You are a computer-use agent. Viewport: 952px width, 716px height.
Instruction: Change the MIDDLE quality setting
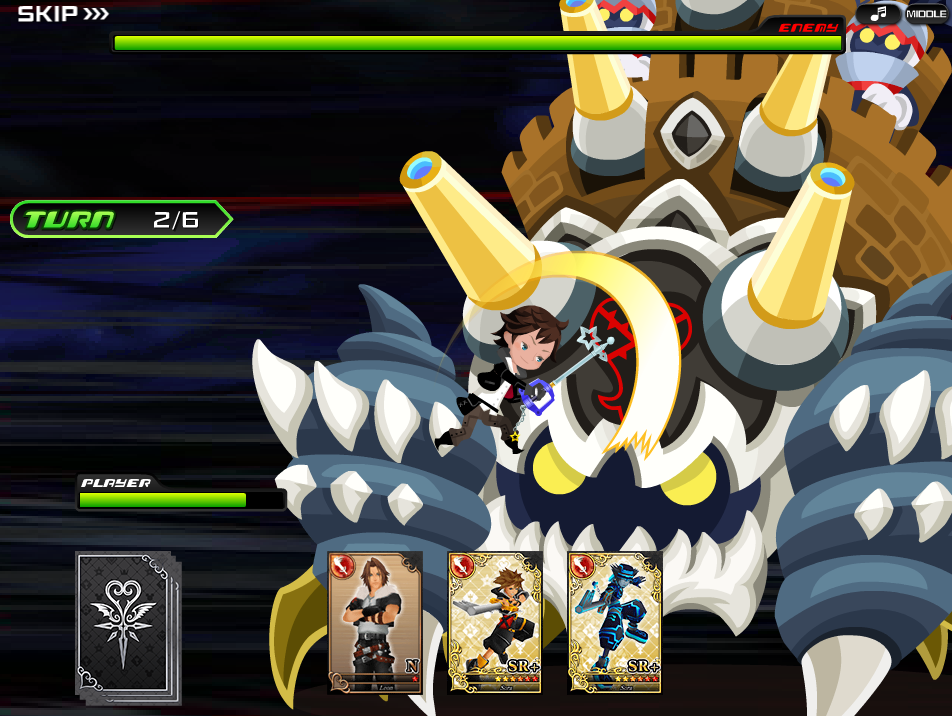tap(927, 14)
